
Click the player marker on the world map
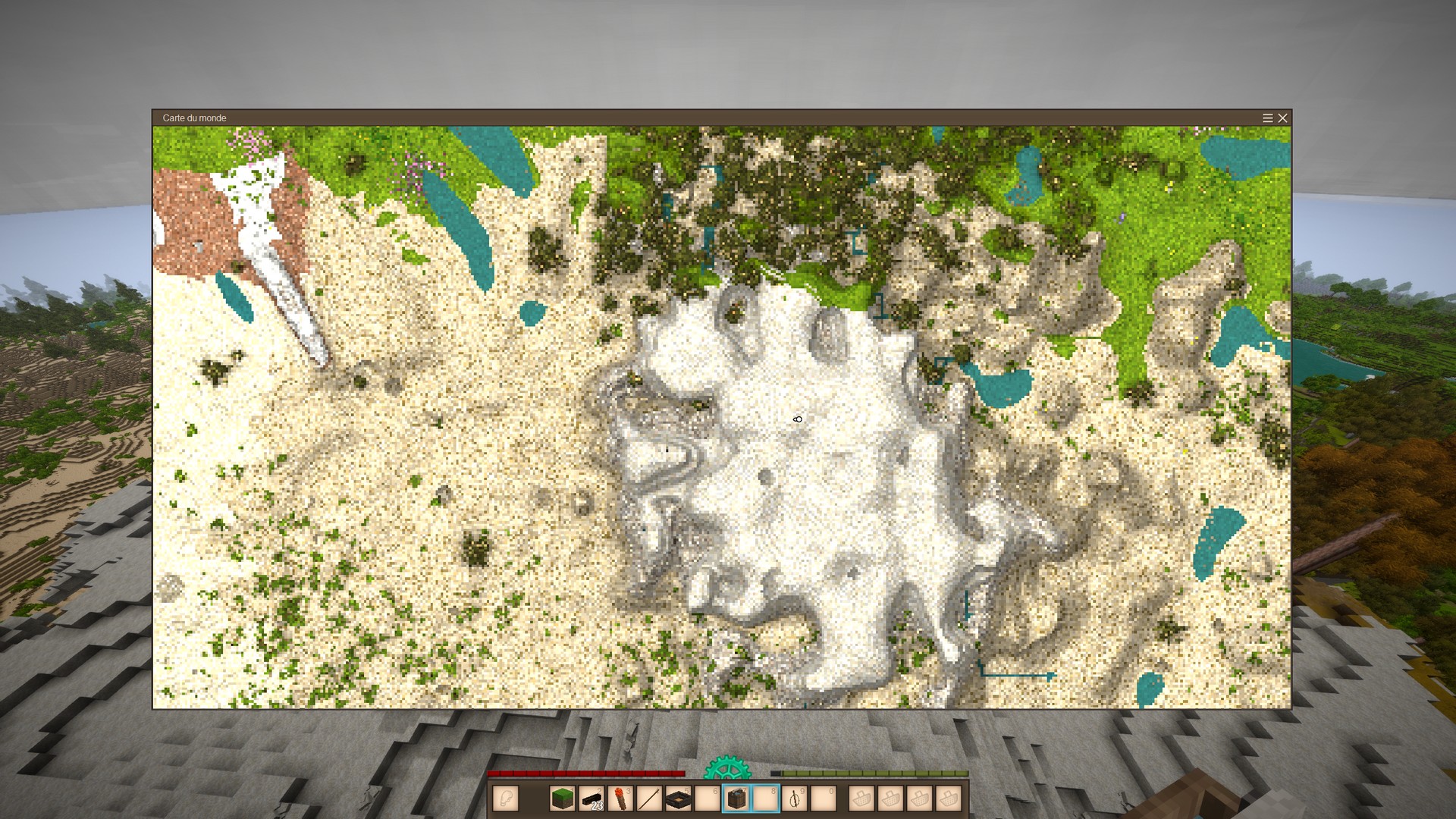click(797, 419)
